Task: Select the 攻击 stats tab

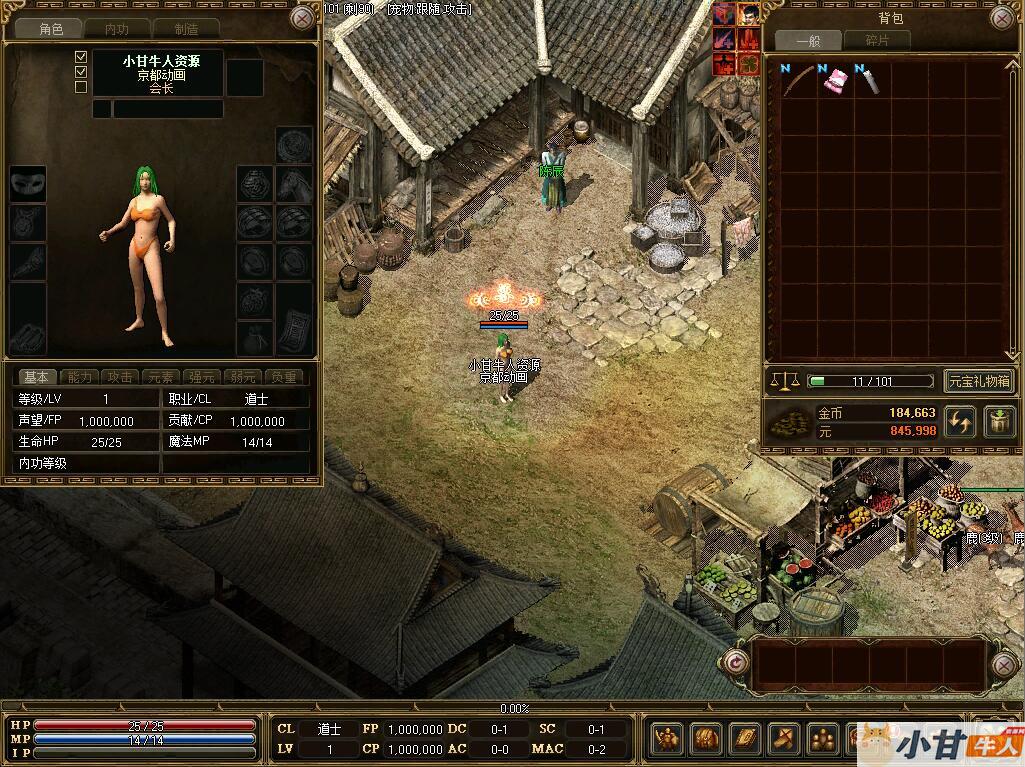Action: coord(120,377)
